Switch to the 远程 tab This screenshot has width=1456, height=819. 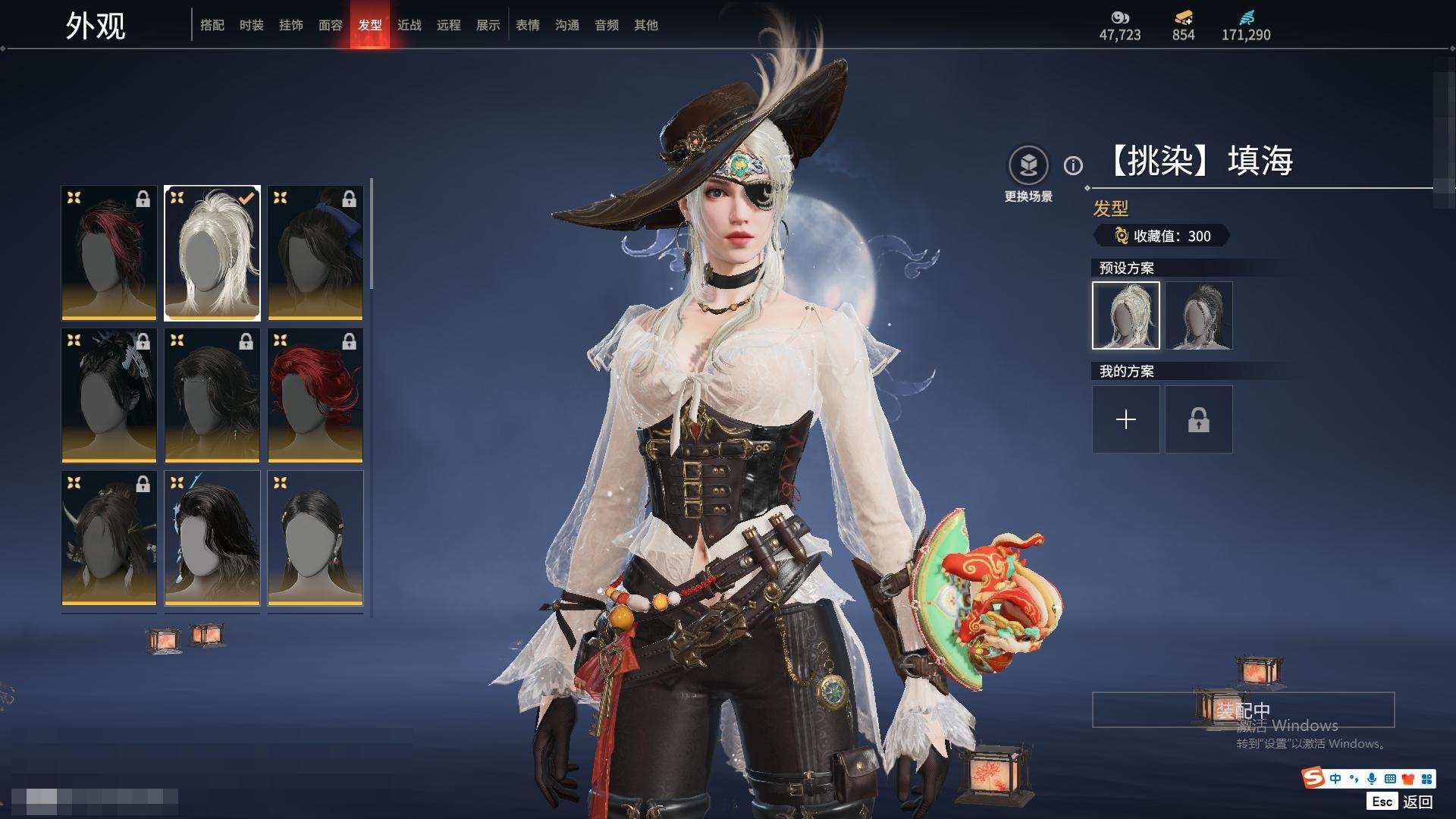pyautogui.click(x=448, y=25)
